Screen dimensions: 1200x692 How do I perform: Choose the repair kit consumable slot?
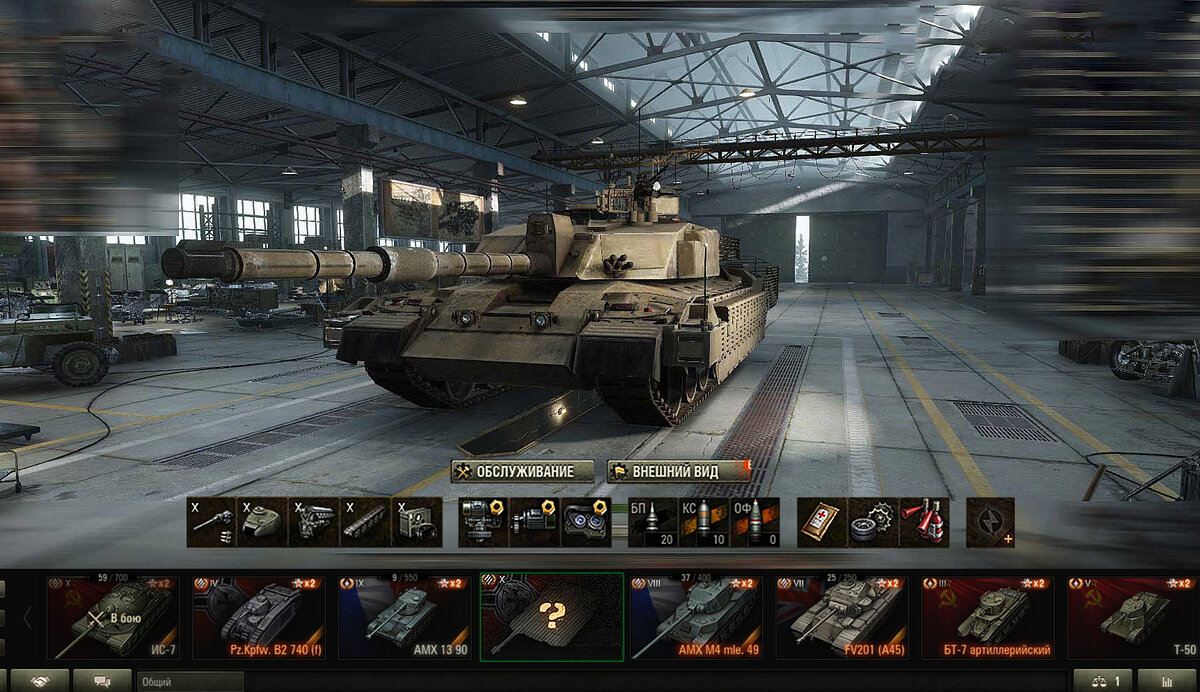click(x=873, y=522)
